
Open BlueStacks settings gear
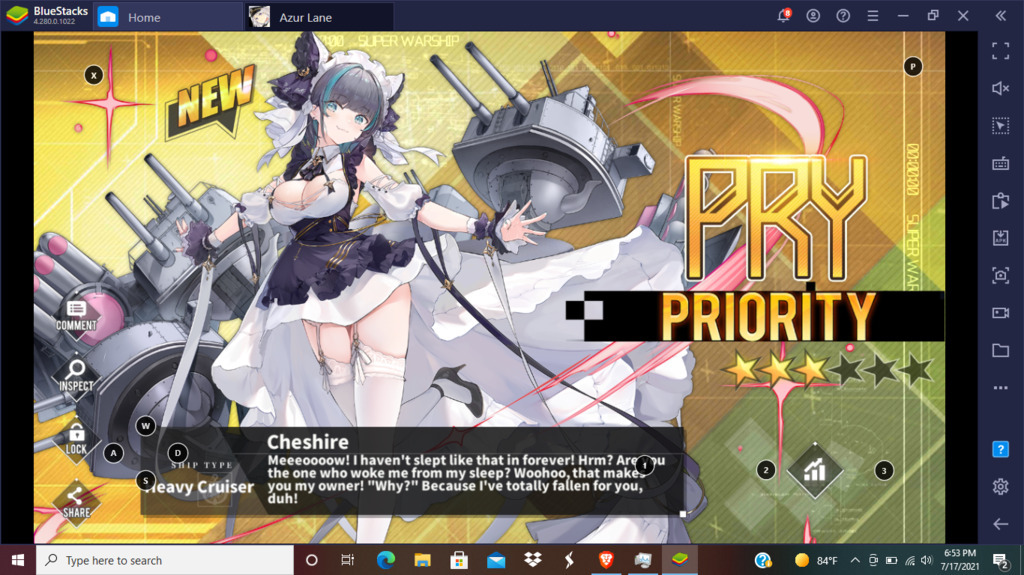pyautogui.click(x=1000, y=487)
